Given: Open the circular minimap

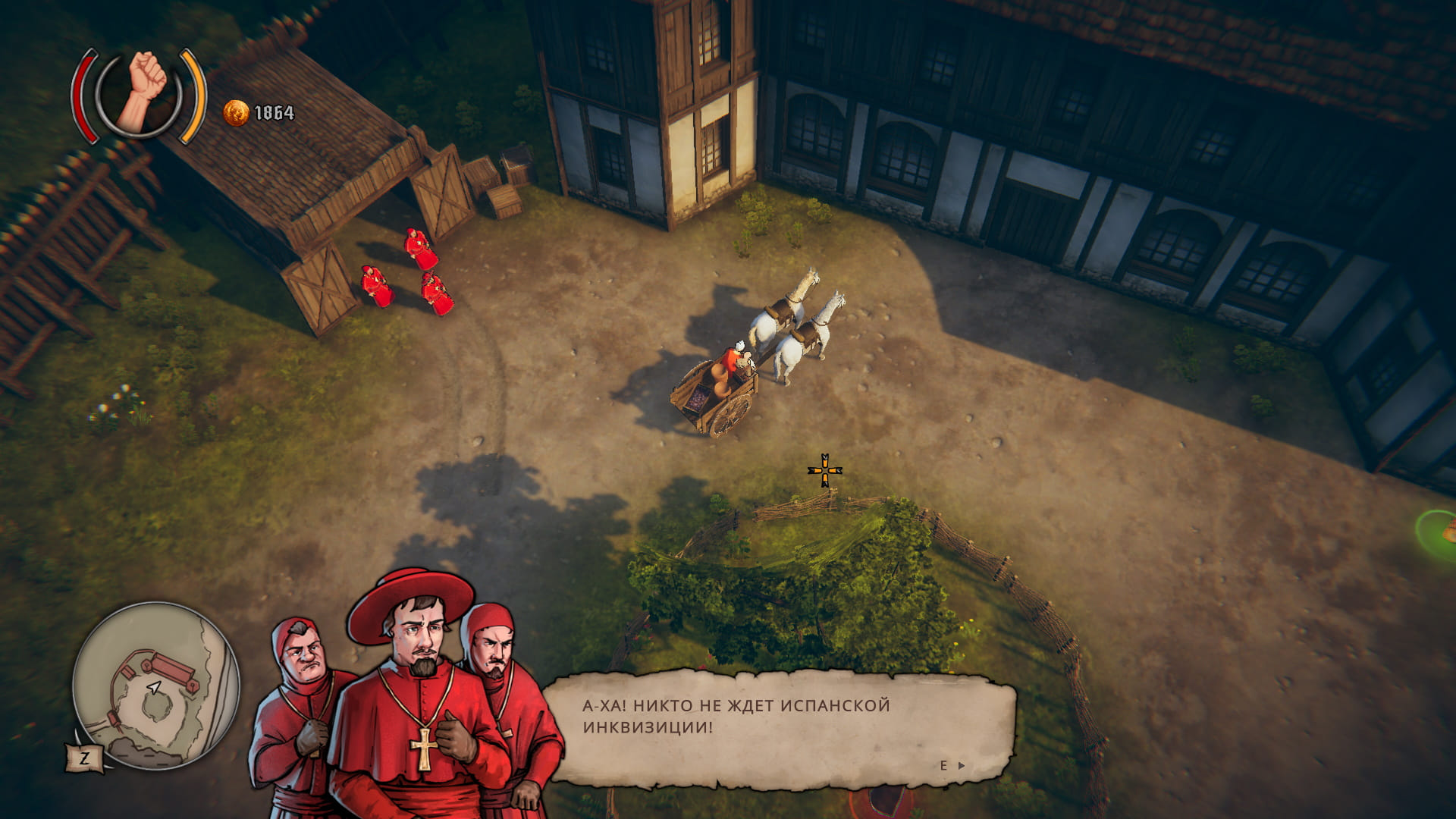Looking at the screenshot, I should pos(156,686).
